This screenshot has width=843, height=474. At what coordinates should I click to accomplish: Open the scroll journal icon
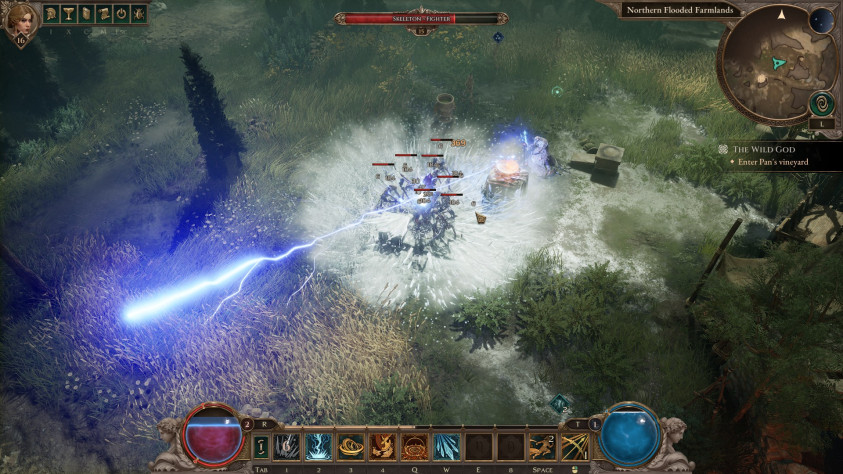click(x=101, y=14)
